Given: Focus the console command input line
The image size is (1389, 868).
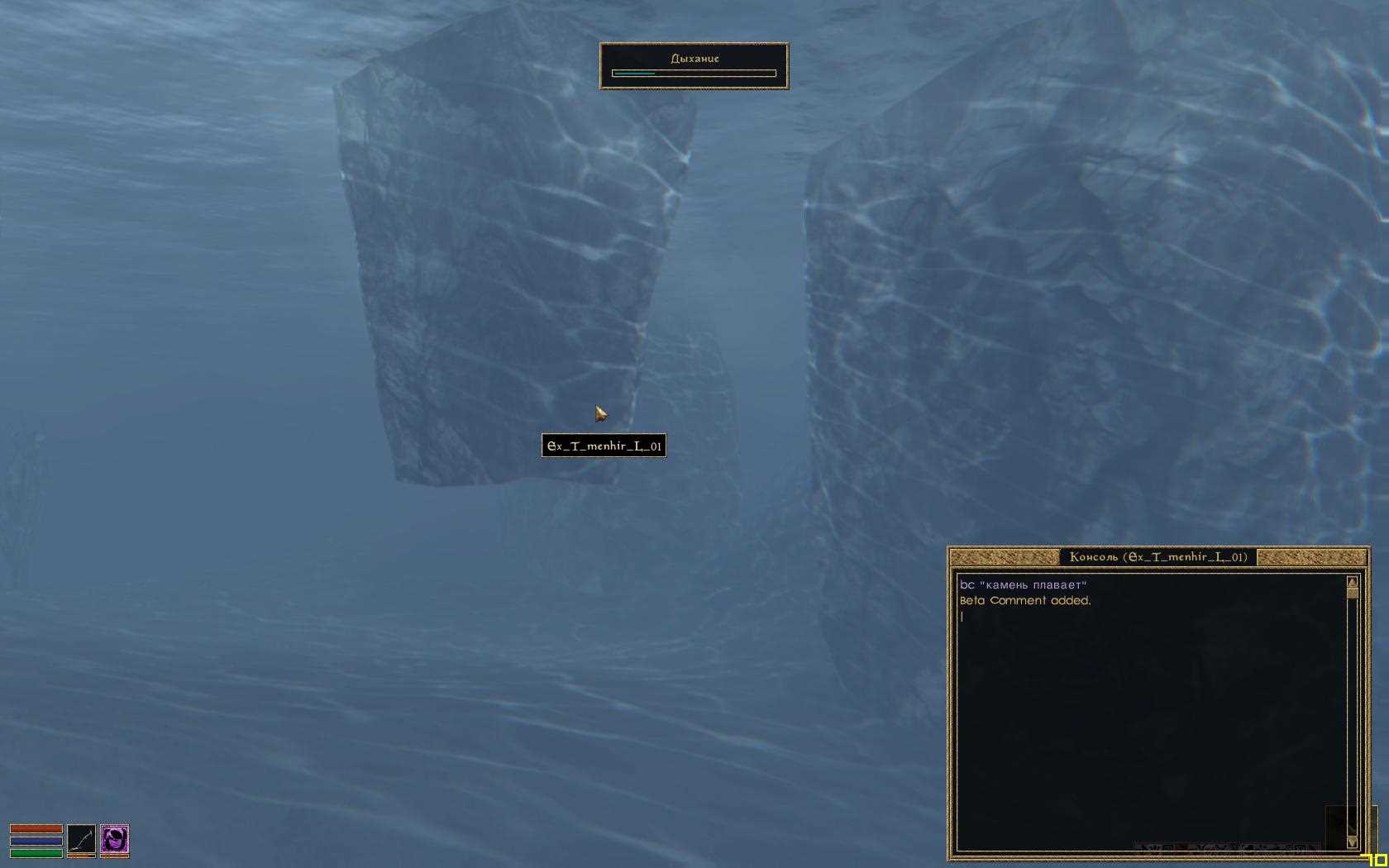Looking at the screenshot, I should point(1149,617).
